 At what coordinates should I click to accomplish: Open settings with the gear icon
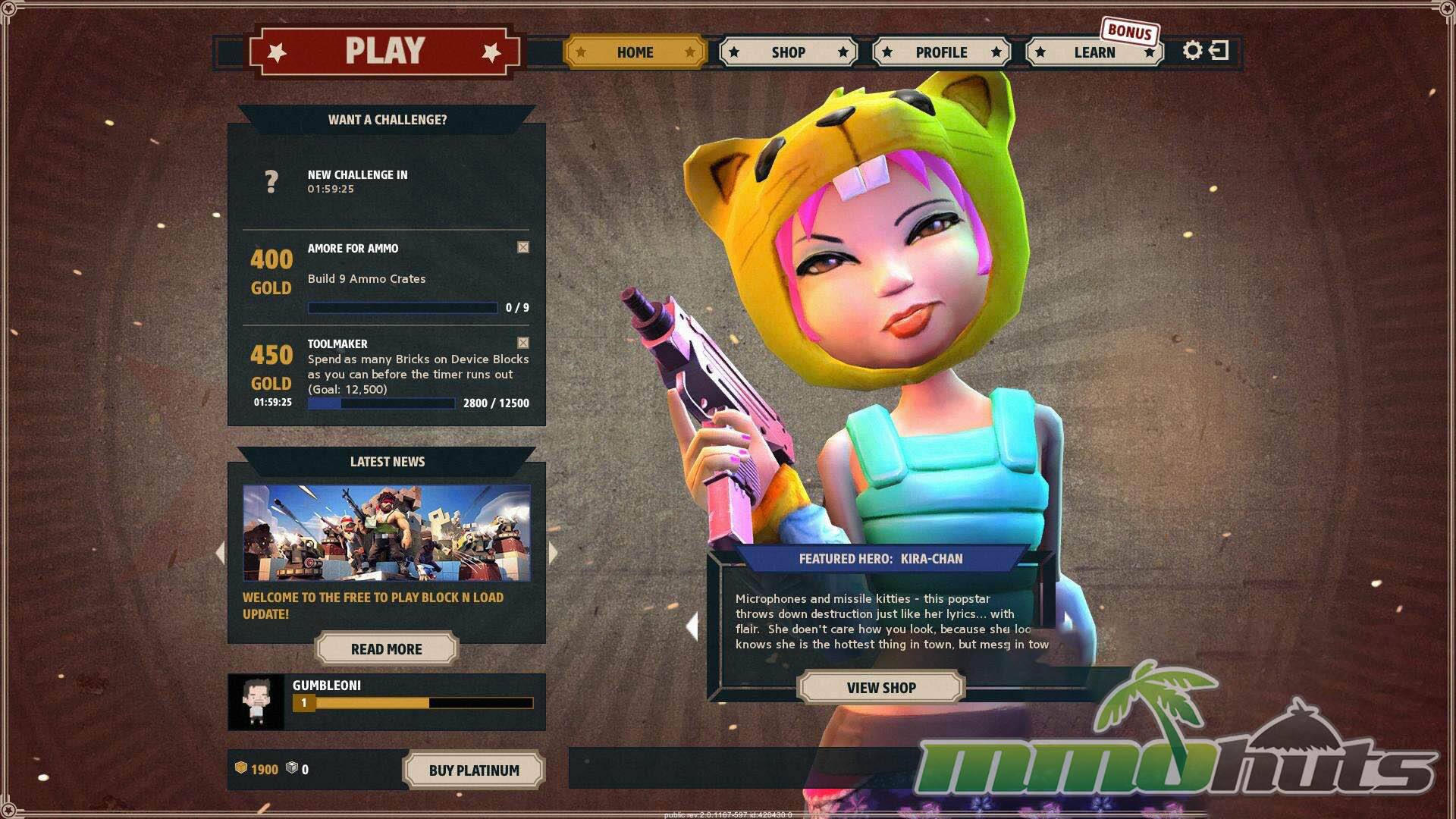pos(1192,51)
